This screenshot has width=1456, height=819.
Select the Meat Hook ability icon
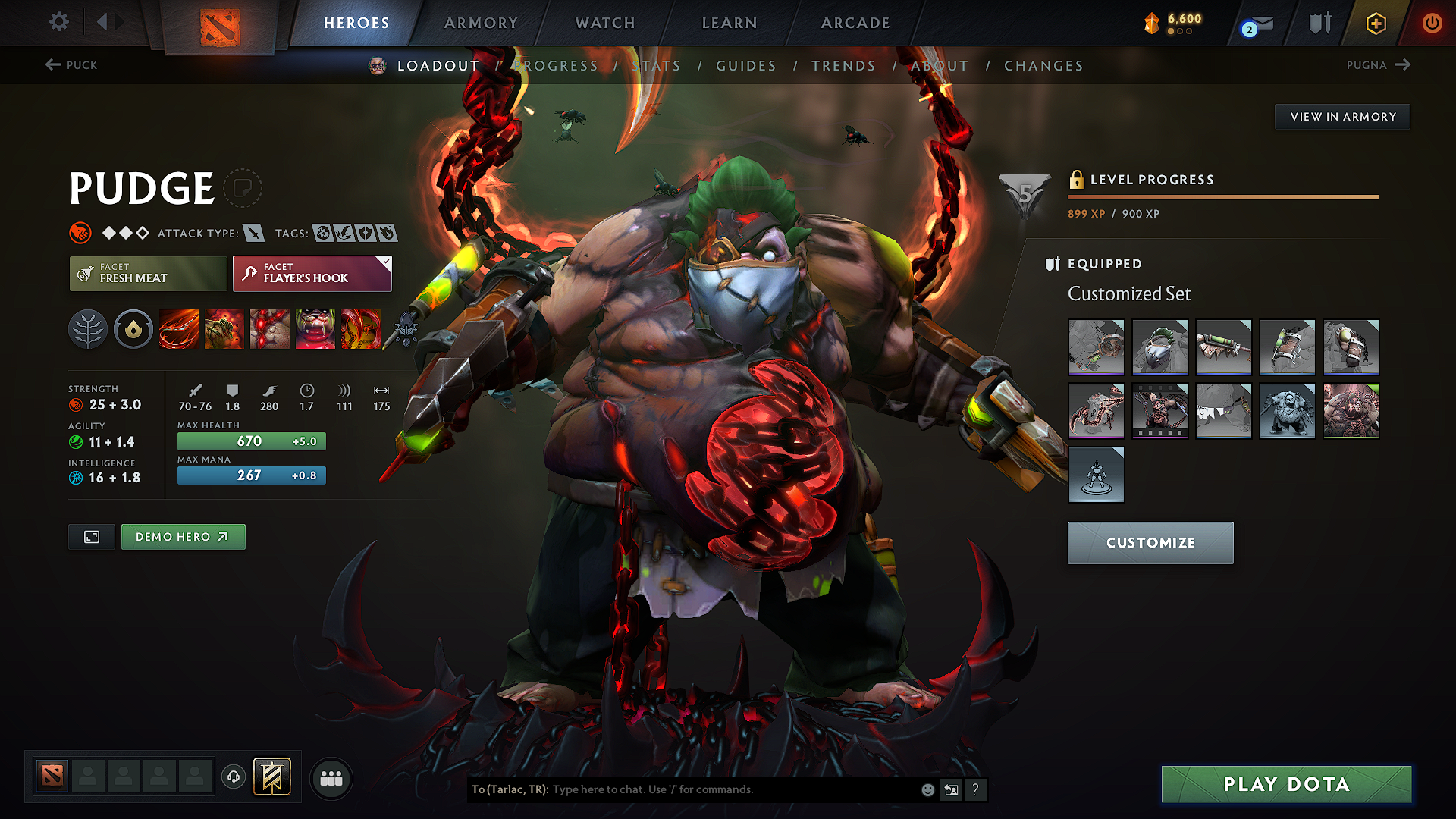click(x=179, y=329)
